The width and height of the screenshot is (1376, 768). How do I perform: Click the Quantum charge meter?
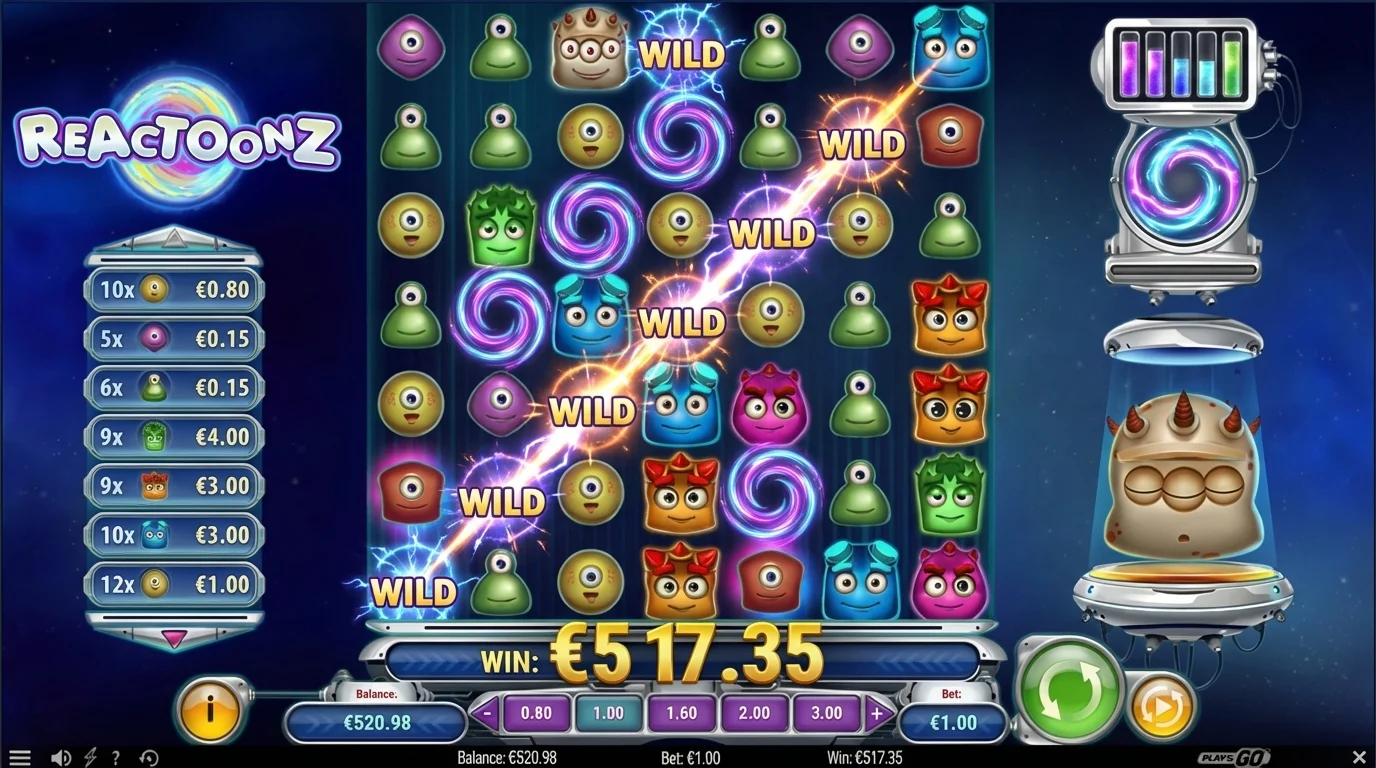[x=1180, y=65]
